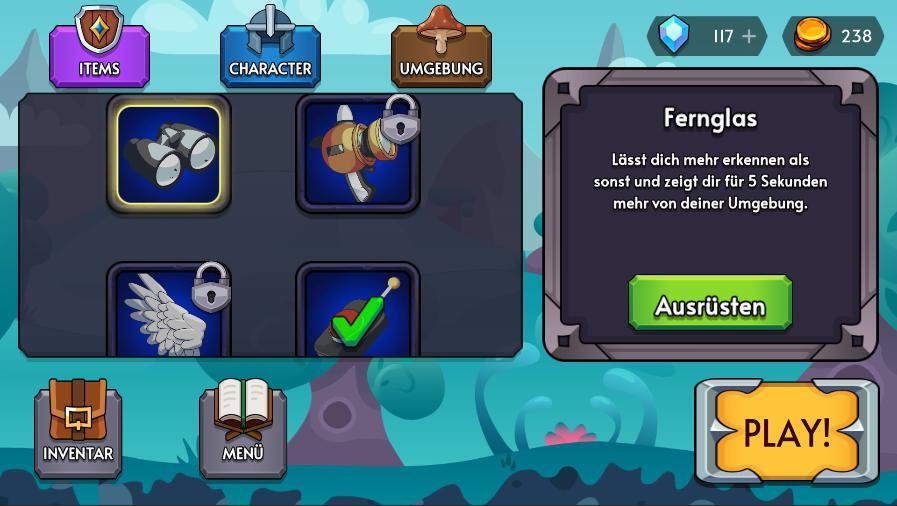
Task: Open the Inventar backpack
Action: [x=78, y=427]
